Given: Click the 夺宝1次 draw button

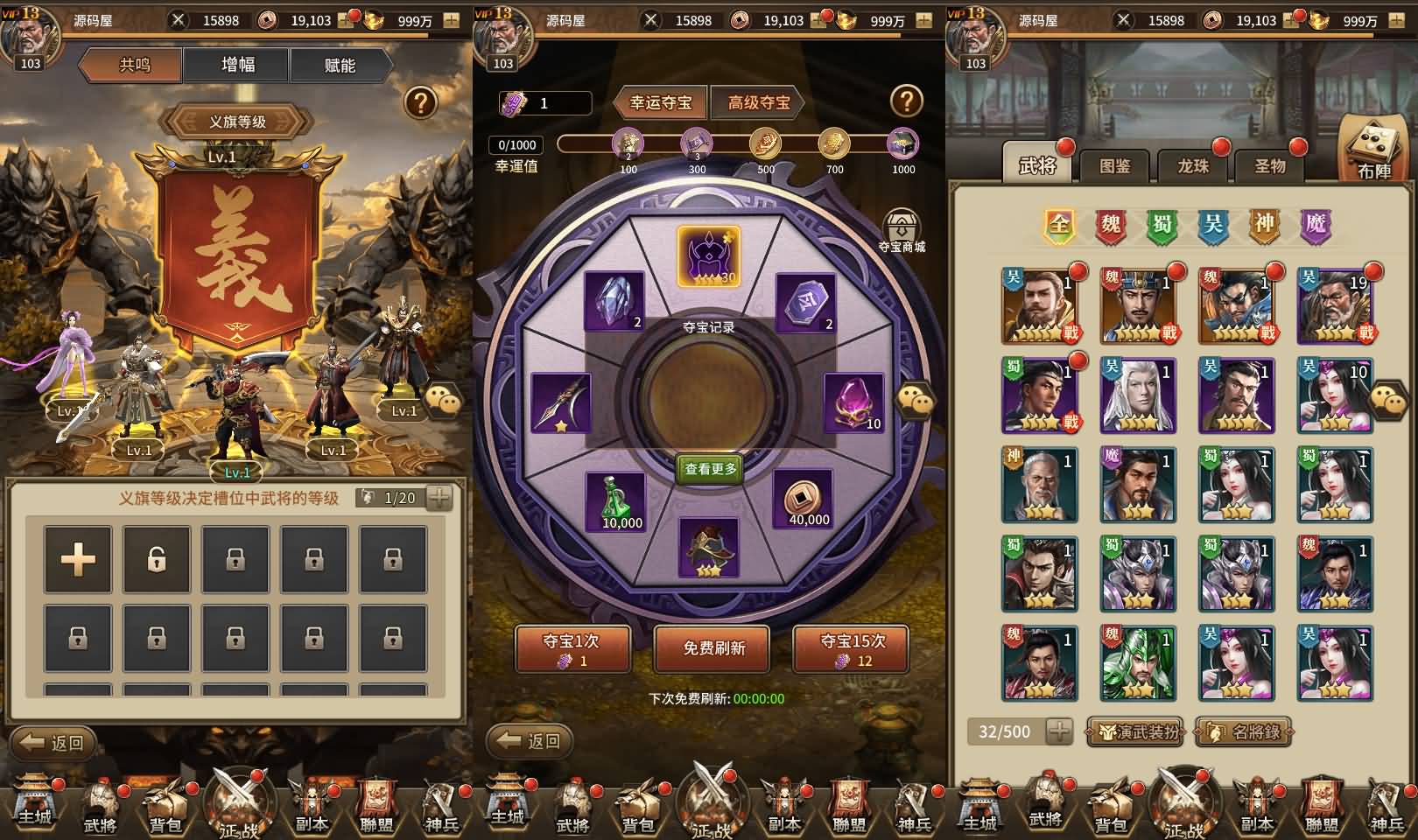Looking at the screenshot, I should click(572, 649).
